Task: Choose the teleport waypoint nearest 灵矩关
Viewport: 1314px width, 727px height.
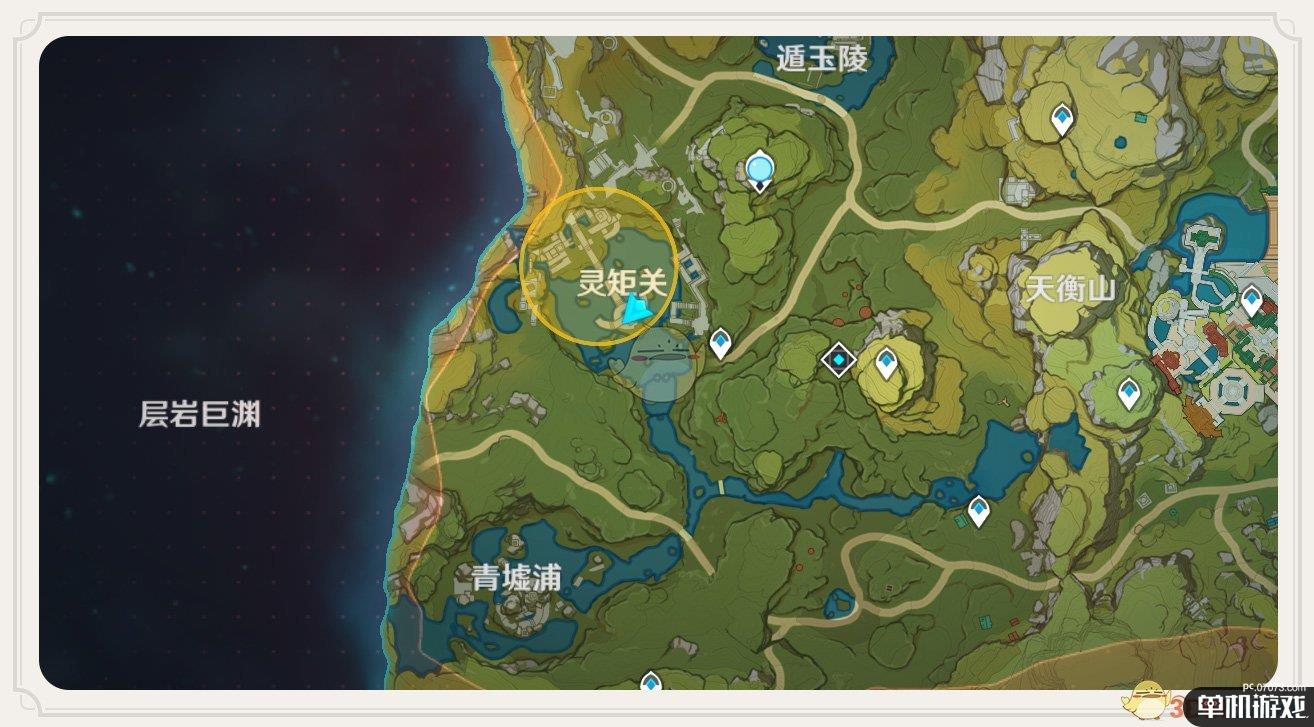Action: pyautogui.click(x=720, y=344)
